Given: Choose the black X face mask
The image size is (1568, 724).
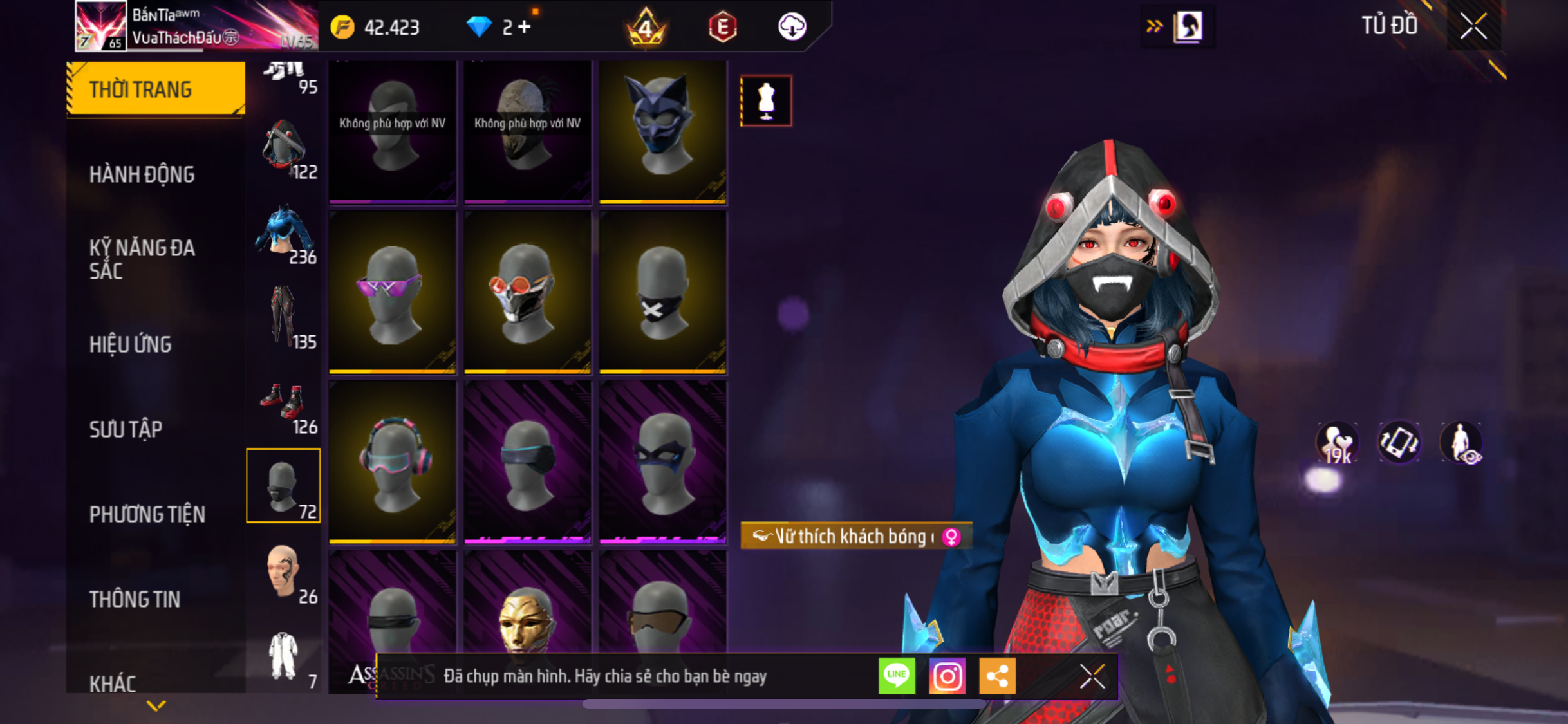Looking at the screenshot, I should click(x=662, y=293).
